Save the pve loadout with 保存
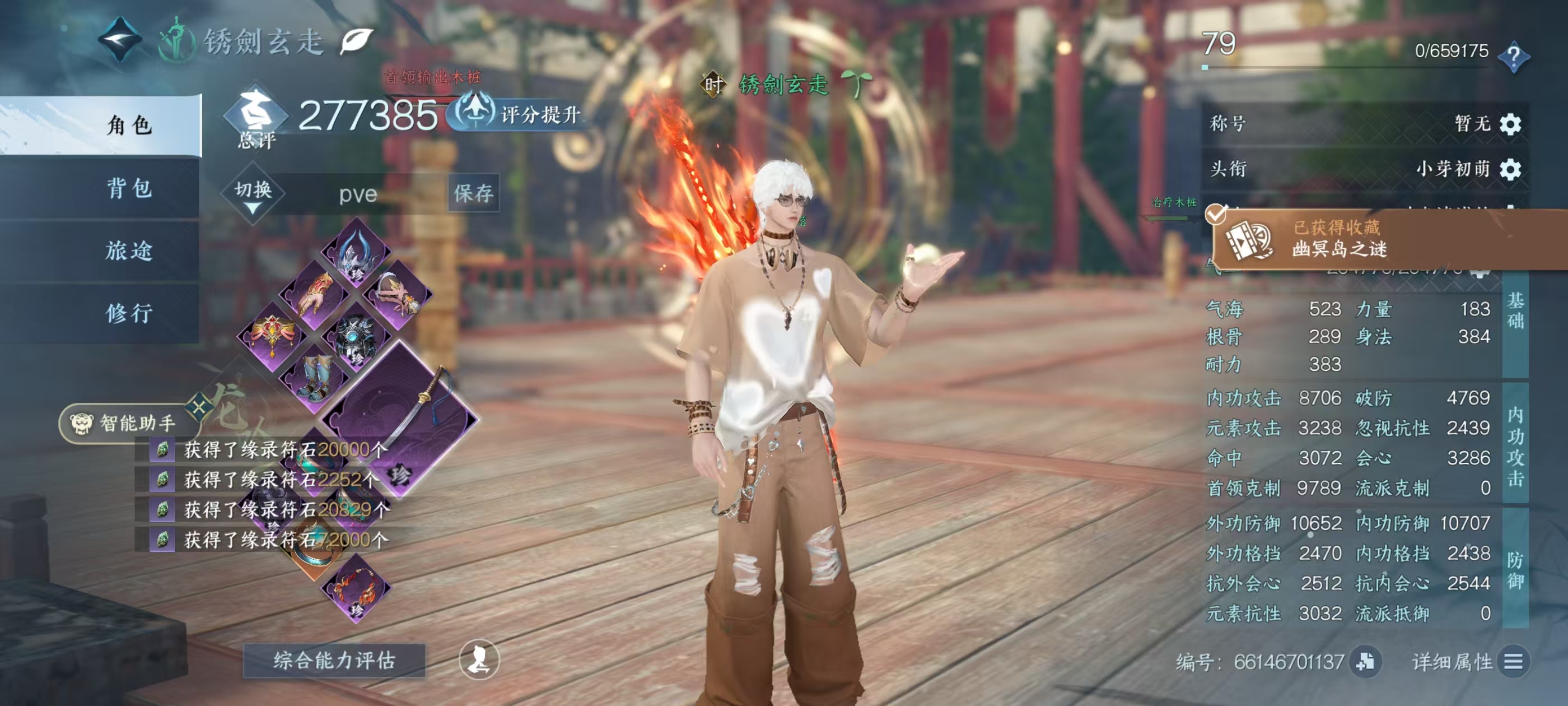Image resolution: width=1568 pixels, height=706 pixels. click(473, 193)
